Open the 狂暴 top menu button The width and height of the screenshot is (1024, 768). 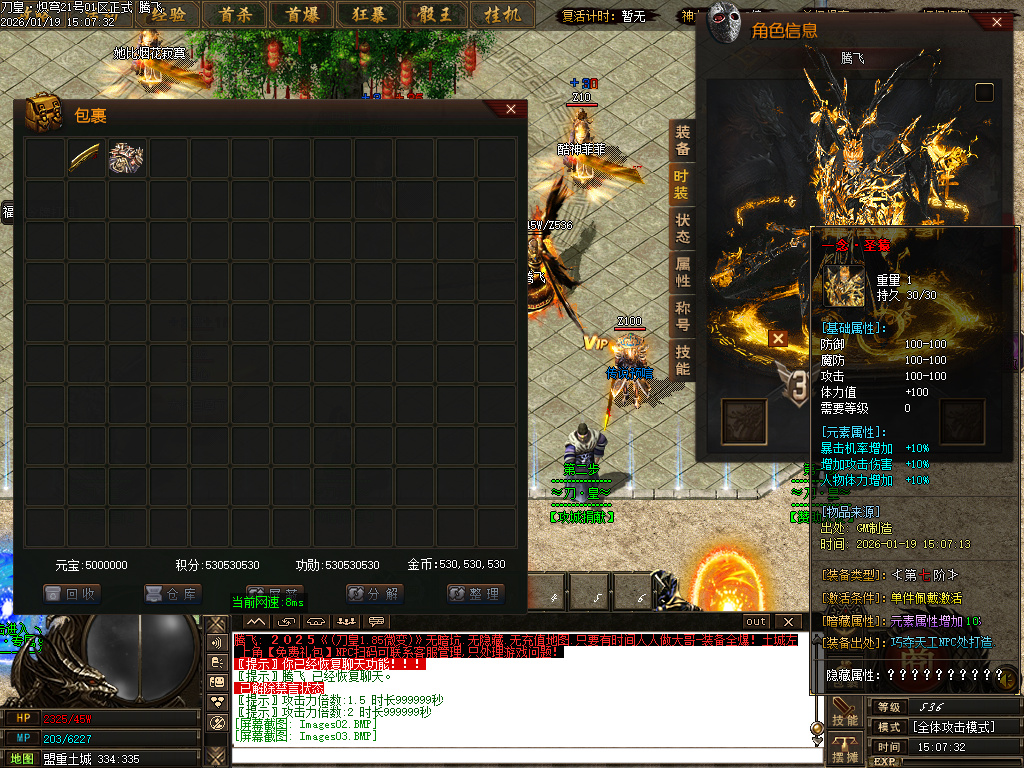click(x=367, y=14)
